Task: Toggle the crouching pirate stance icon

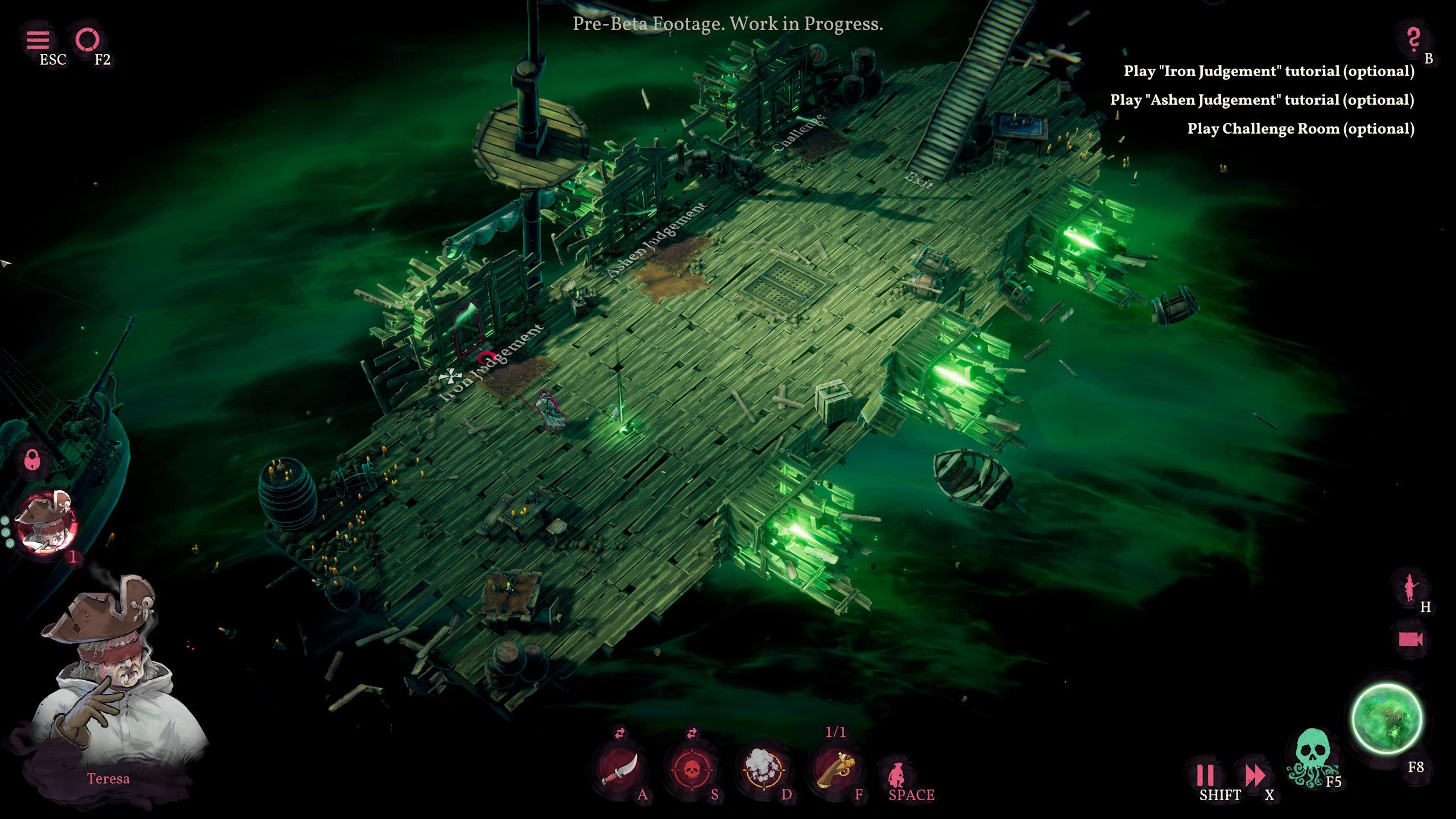Action: (897, 772)
